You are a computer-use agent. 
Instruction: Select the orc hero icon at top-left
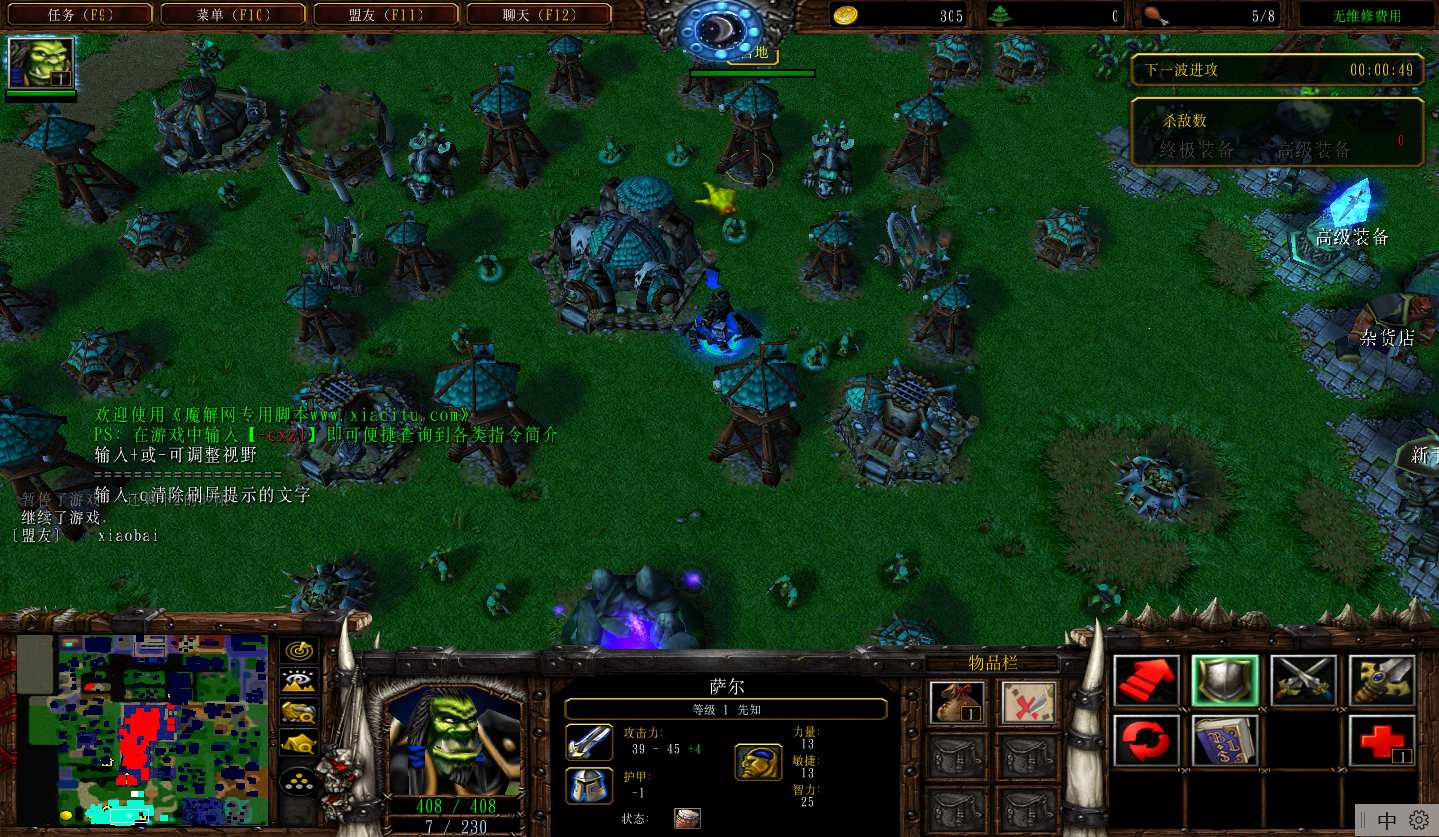41,63
